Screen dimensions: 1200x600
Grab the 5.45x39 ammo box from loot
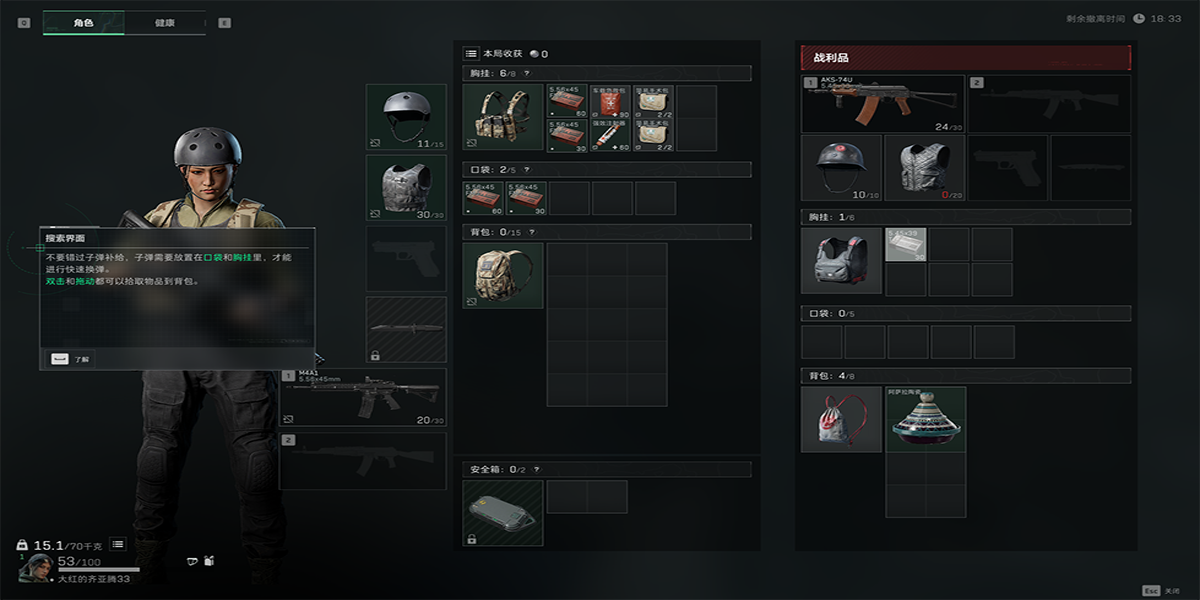[x=906, y=244]
